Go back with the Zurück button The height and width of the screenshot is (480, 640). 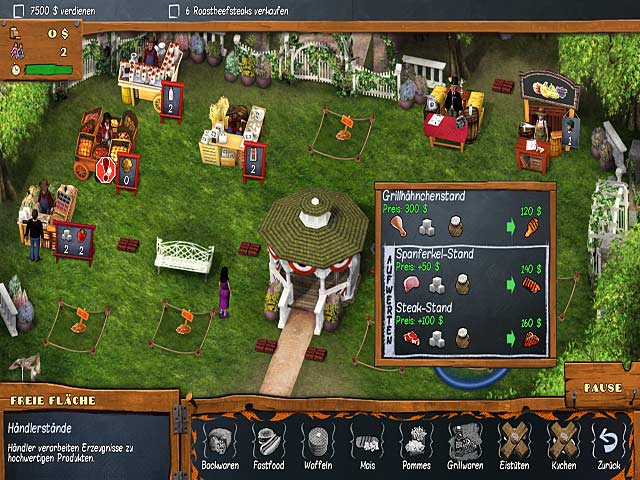606,444
